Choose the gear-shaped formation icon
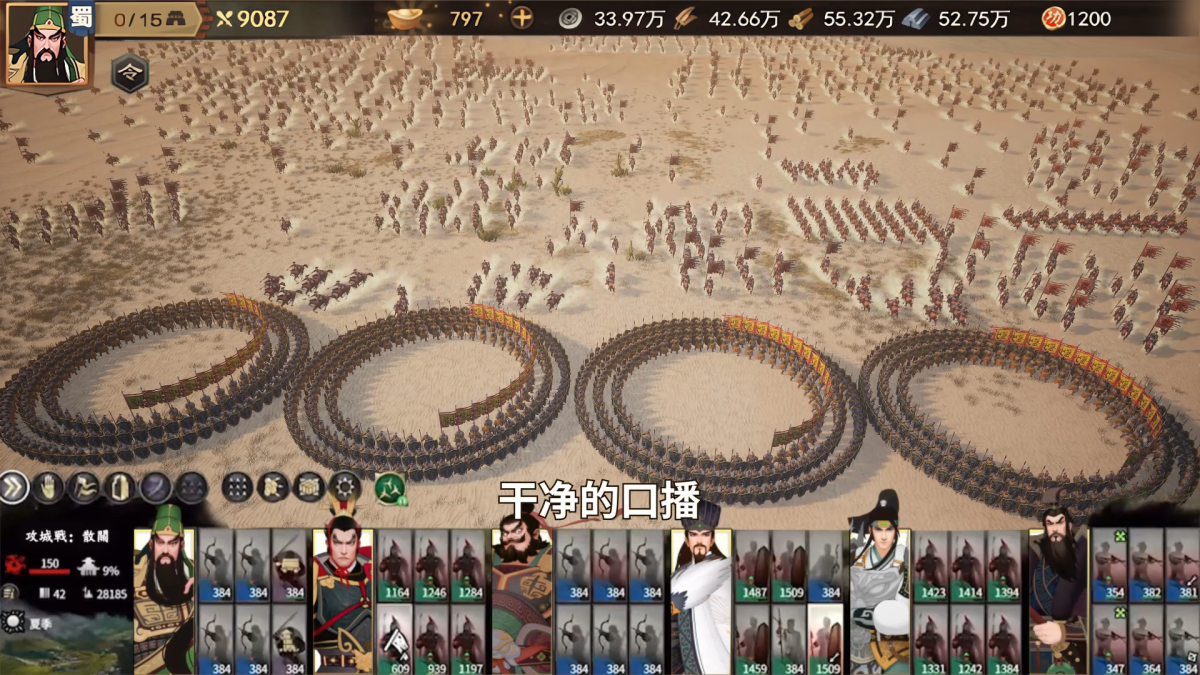Image resolution: width=1200 pixels, height=675 pixels. (x=345, y=487)
